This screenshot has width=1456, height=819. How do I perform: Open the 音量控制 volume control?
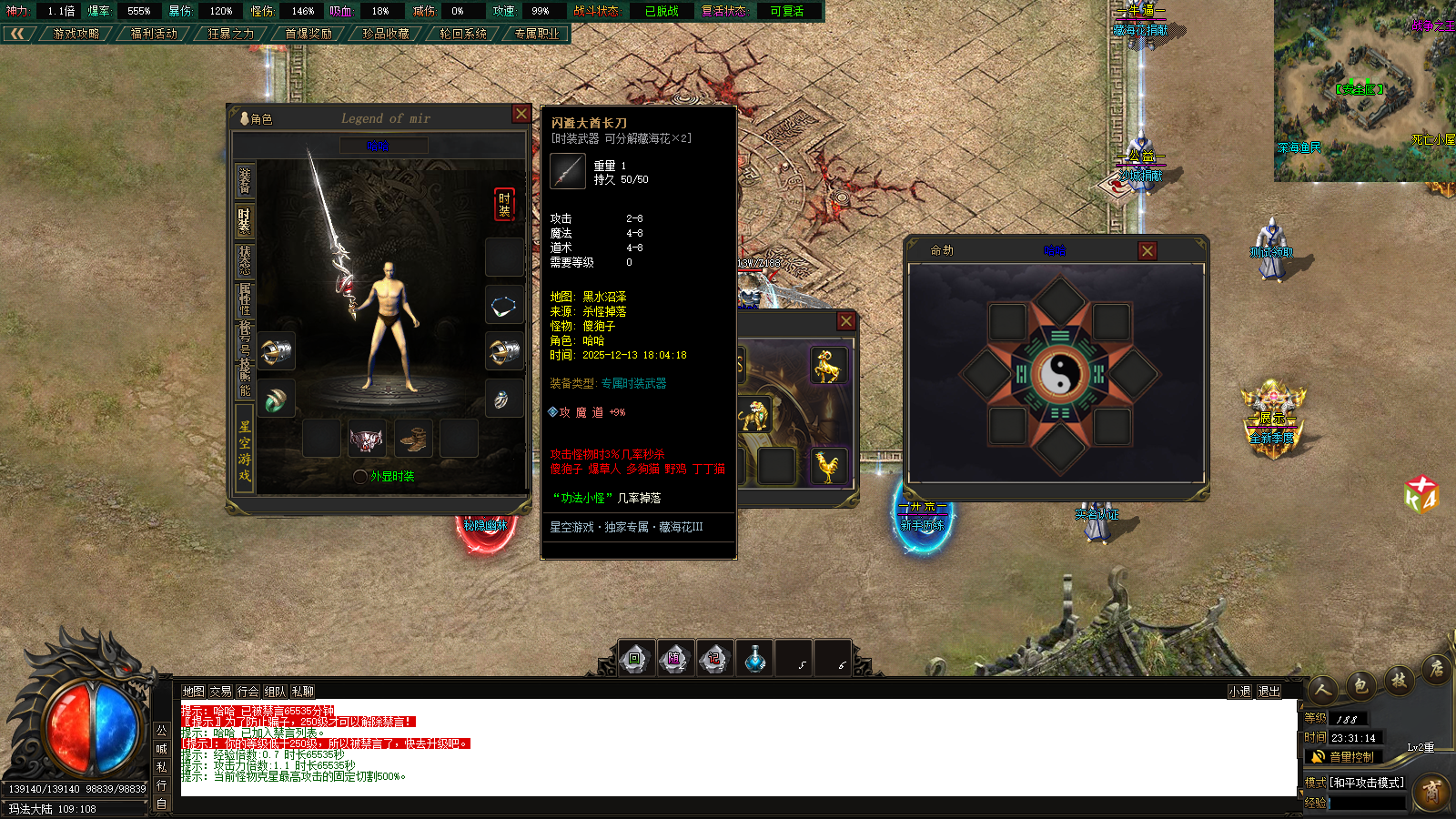coord(1343,757)
